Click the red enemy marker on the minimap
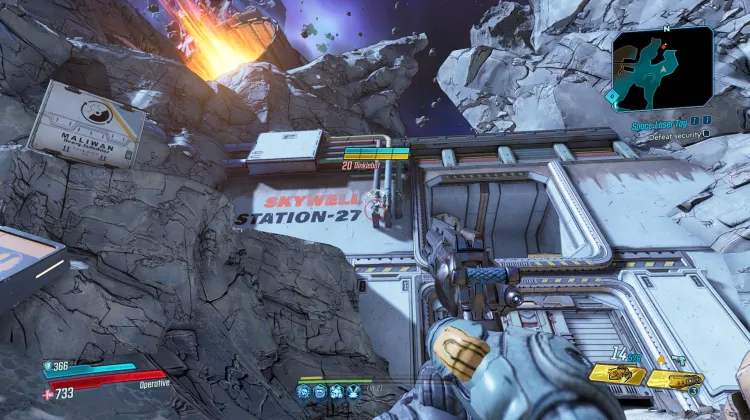Image resolution: width=750 pixels, height=420 pixels. 664,47
